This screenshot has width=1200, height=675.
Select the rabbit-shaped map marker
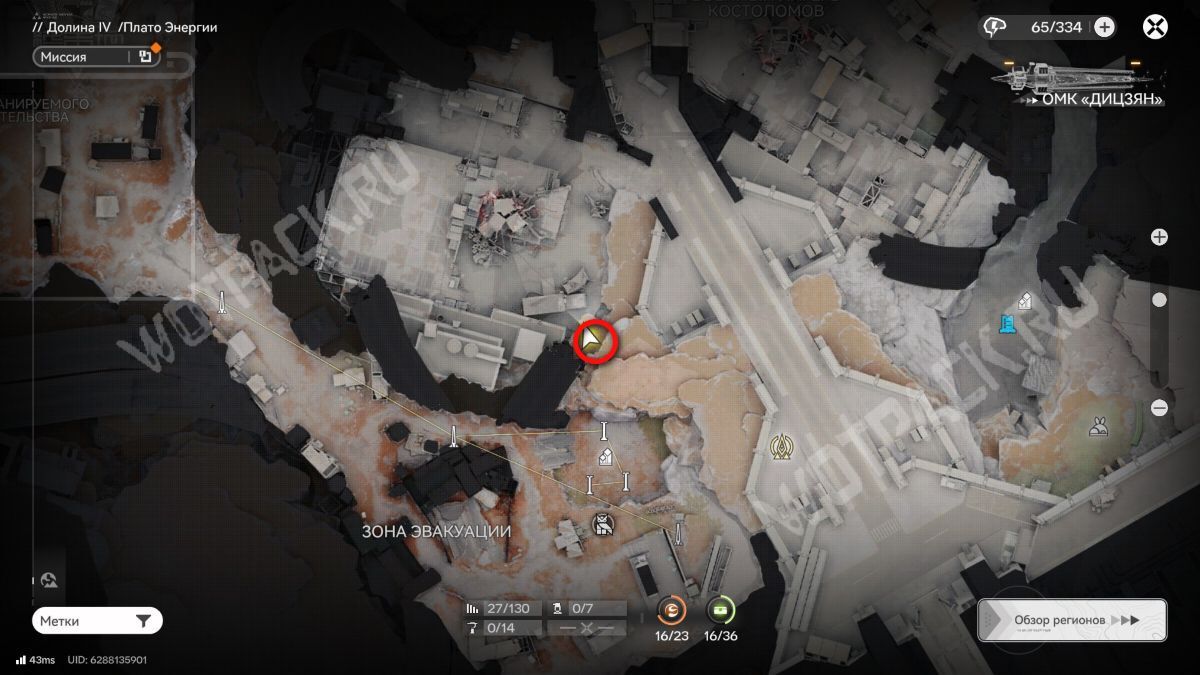[x=1097, y=429]
